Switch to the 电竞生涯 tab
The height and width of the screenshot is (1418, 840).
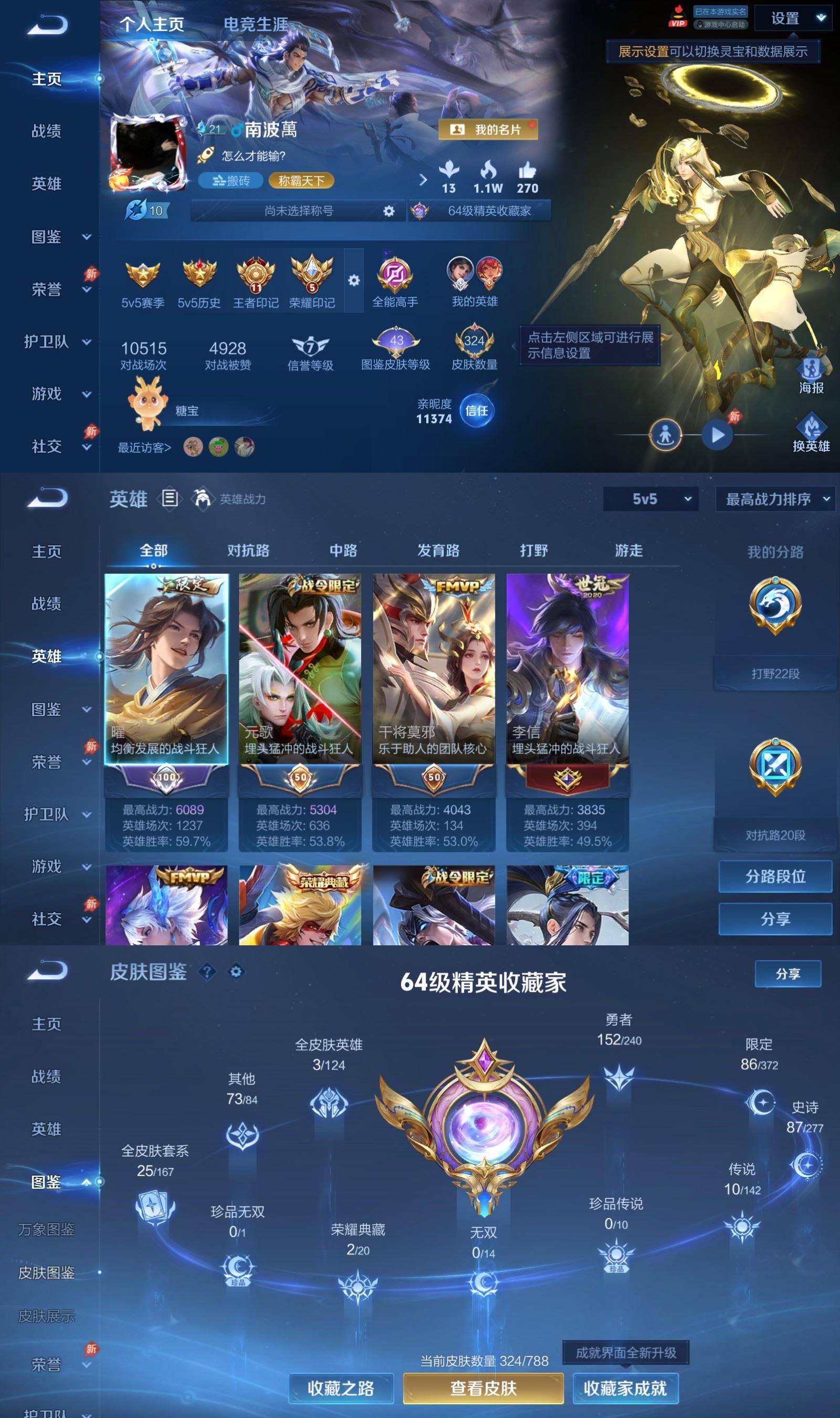click(256, 24)
